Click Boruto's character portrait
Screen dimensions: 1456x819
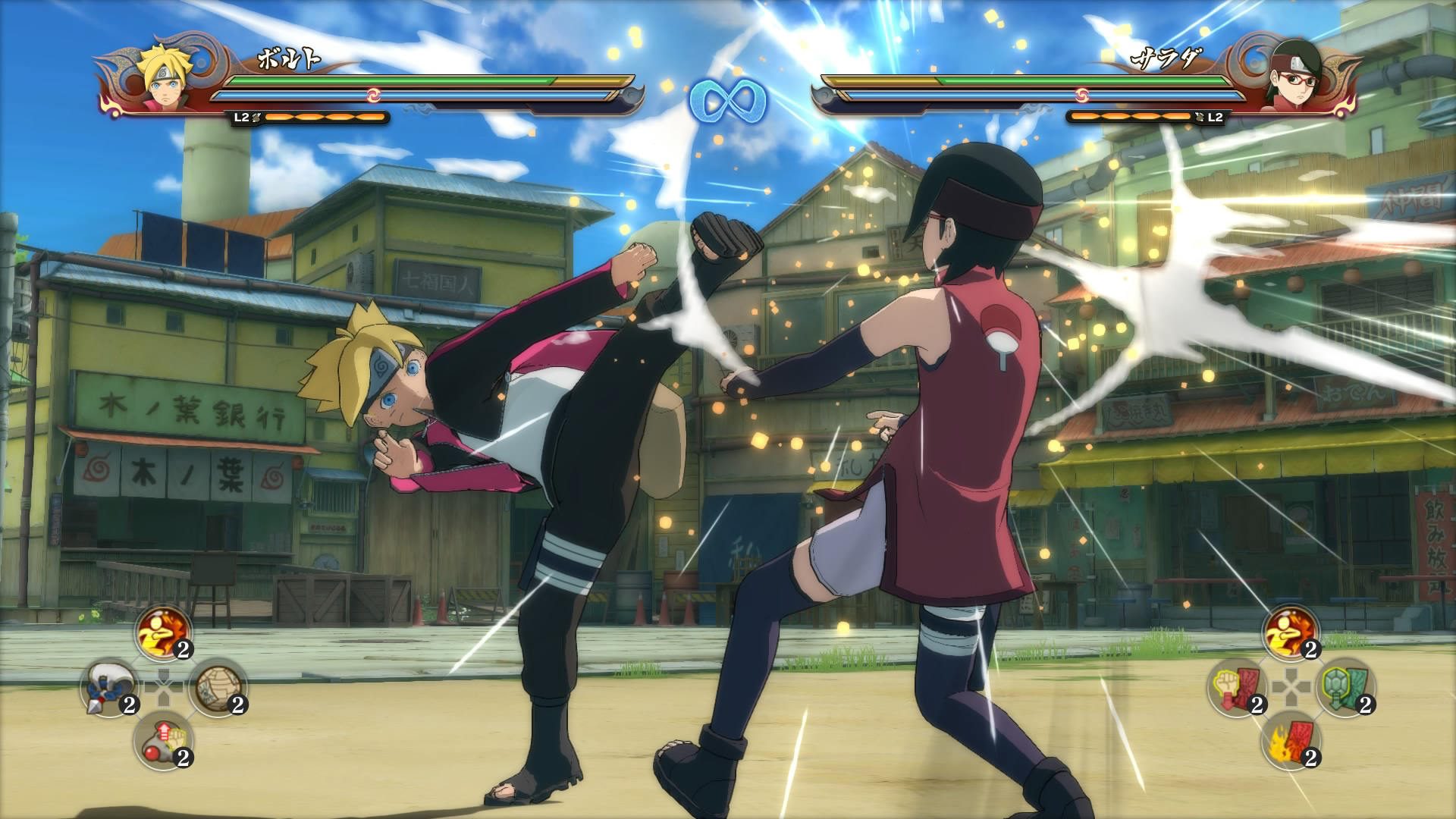click(166, 82)
